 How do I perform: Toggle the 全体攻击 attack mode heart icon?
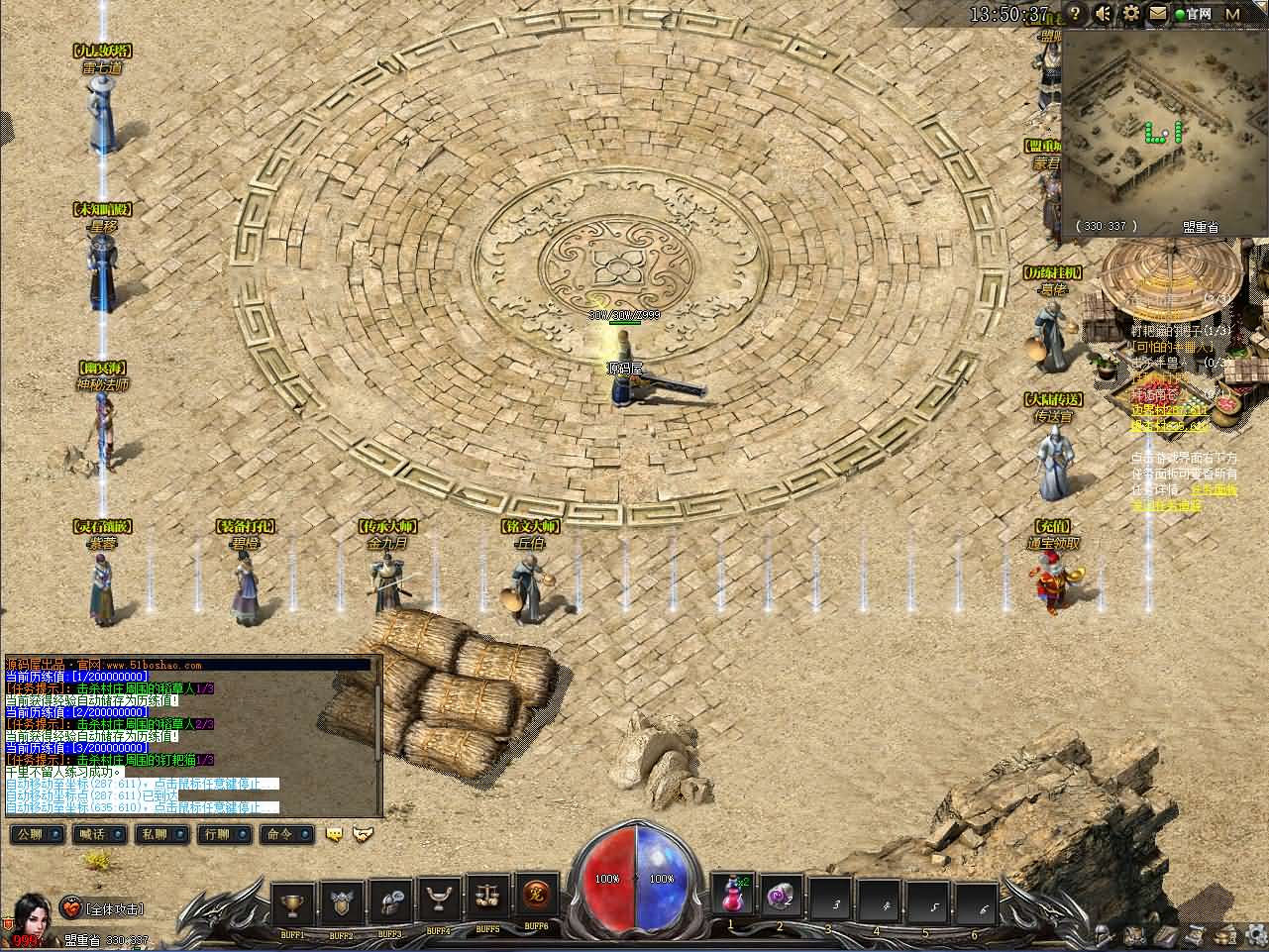click(x=72, y=907)
